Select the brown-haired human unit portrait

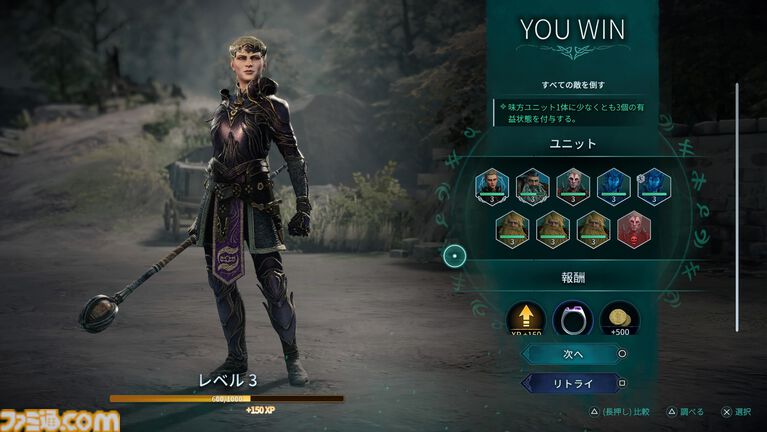pyautogui.click(x=492, y=185)
